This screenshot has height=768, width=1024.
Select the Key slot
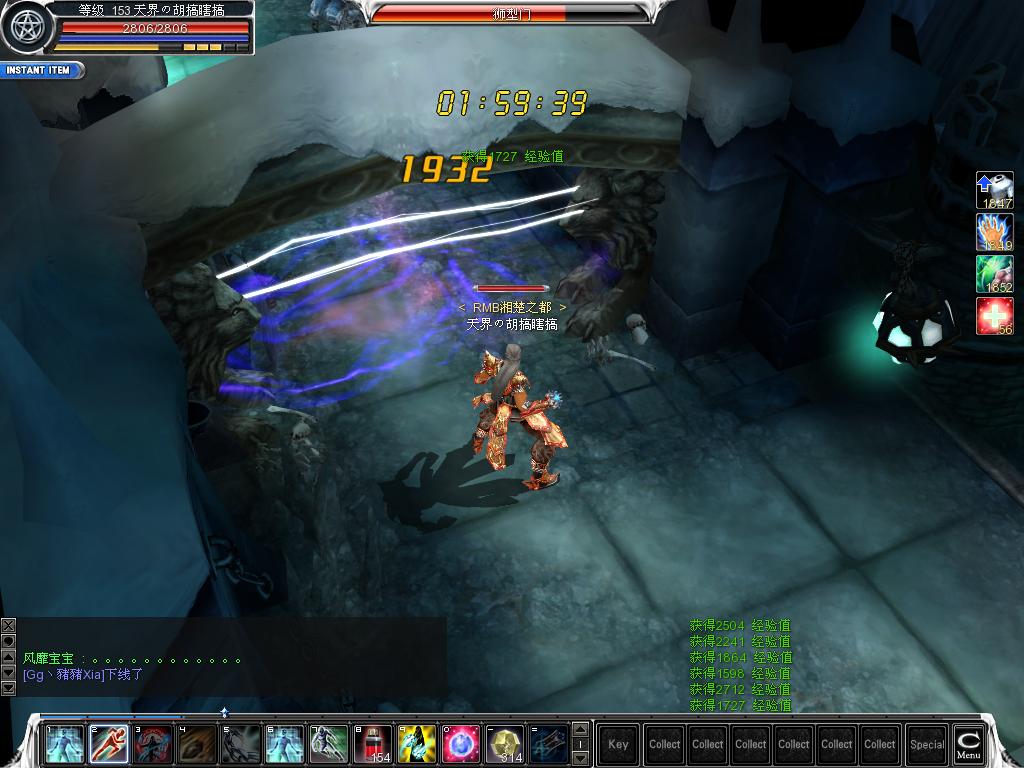(618, 744)
